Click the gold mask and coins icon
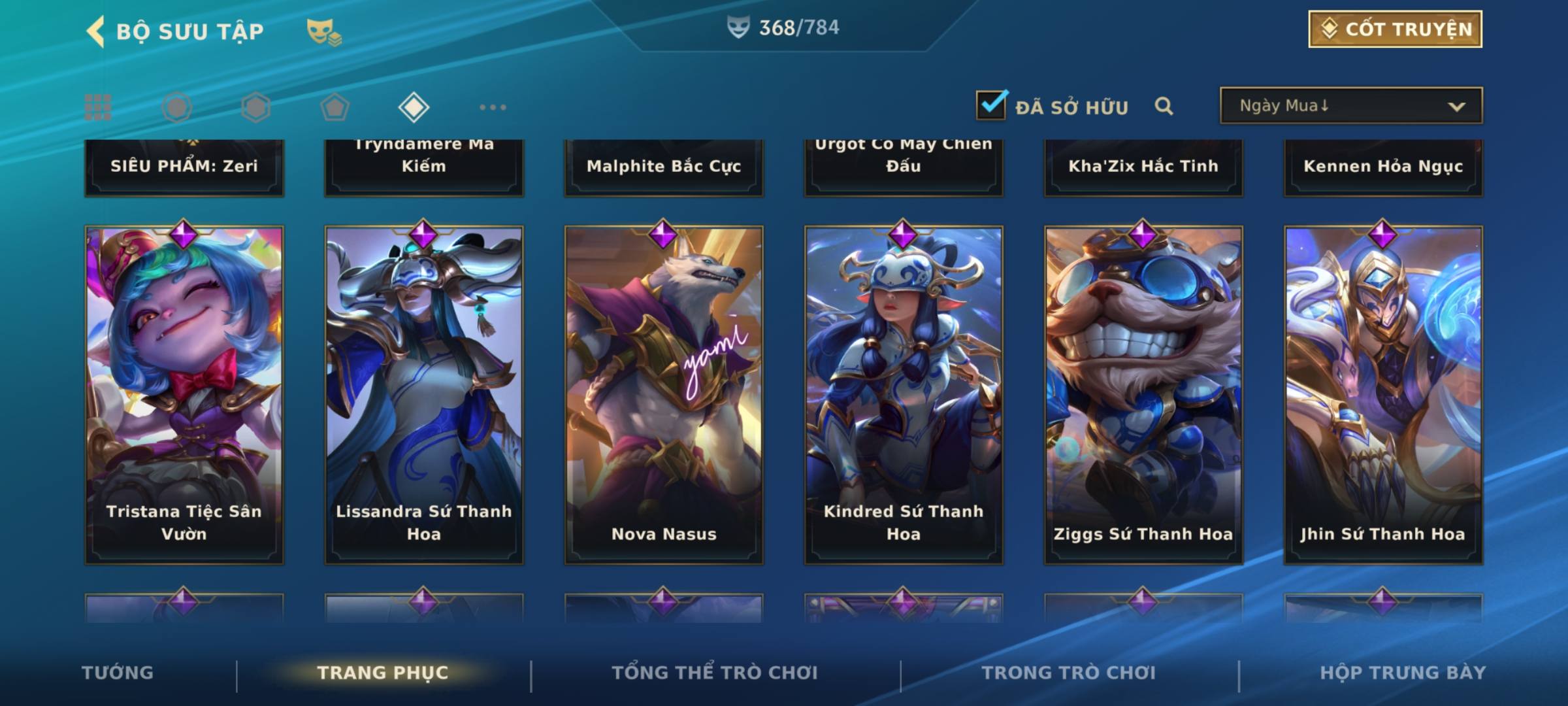1568x706 pixels. click(x=323, y=31)
